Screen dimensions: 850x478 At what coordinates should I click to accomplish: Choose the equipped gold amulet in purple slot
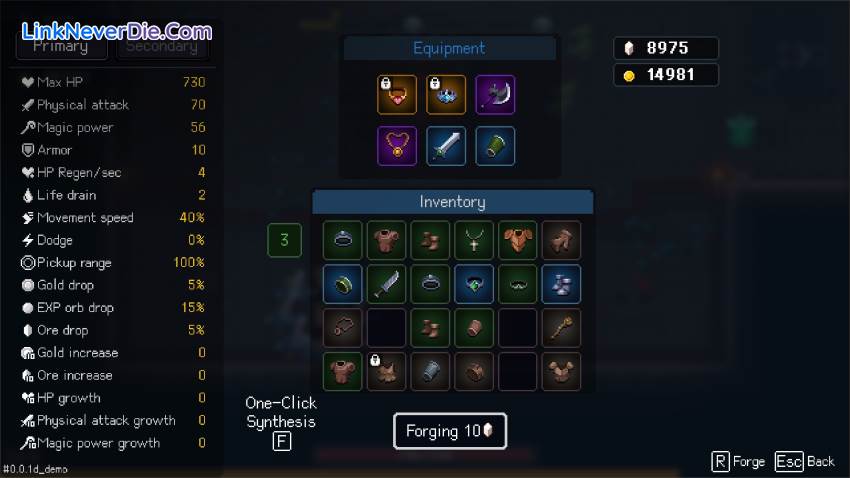point(397,146)
